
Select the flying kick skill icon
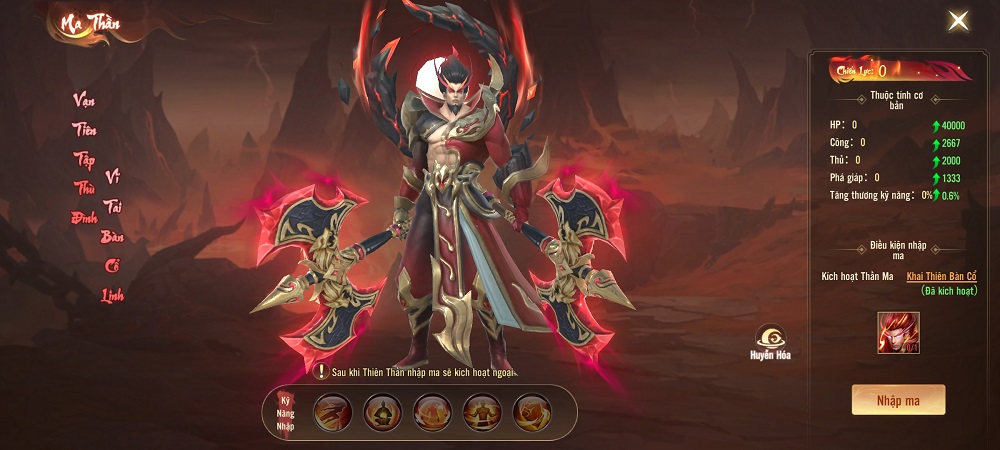(x=333, y=412)
